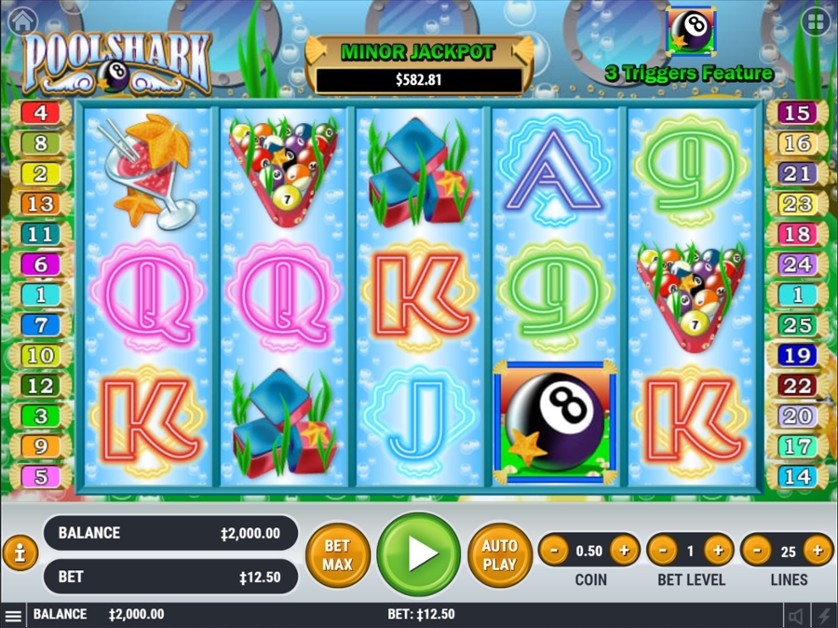Open the paytable info button
Screen dimensions: 838x628
pos(20,553)
